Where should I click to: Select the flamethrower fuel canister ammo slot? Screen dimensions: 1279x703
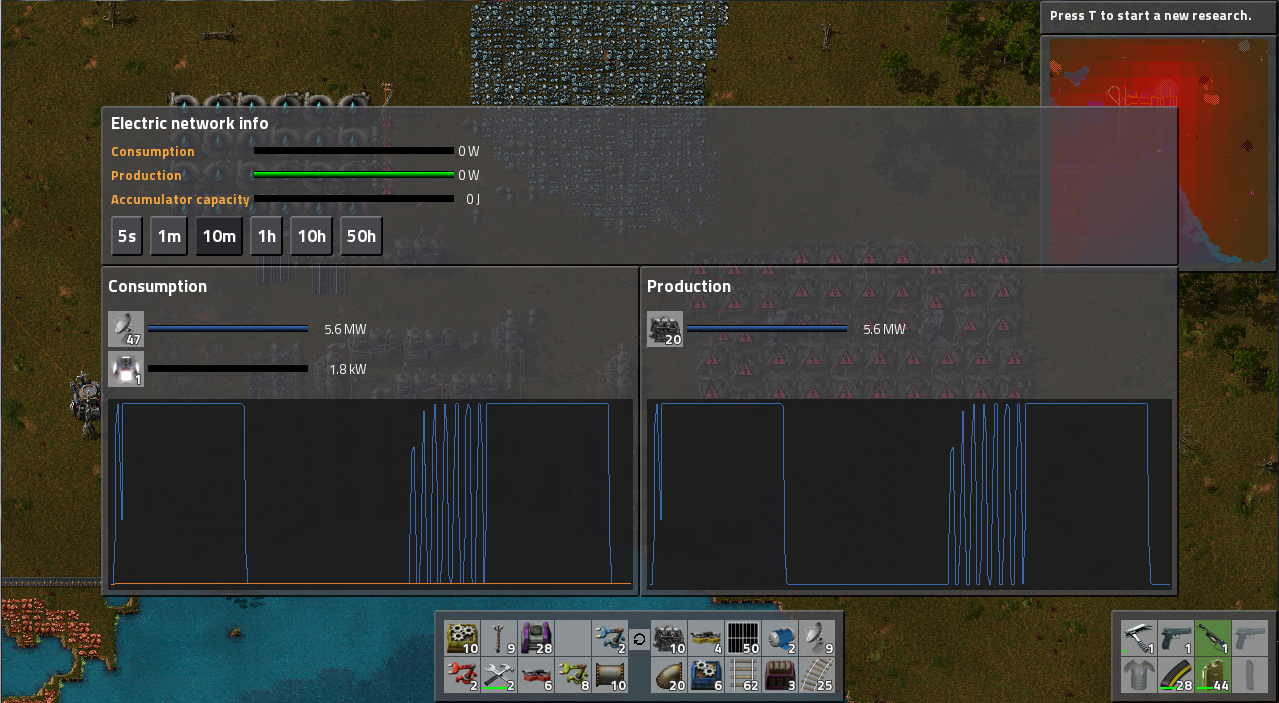click(x=1214, y=675)
